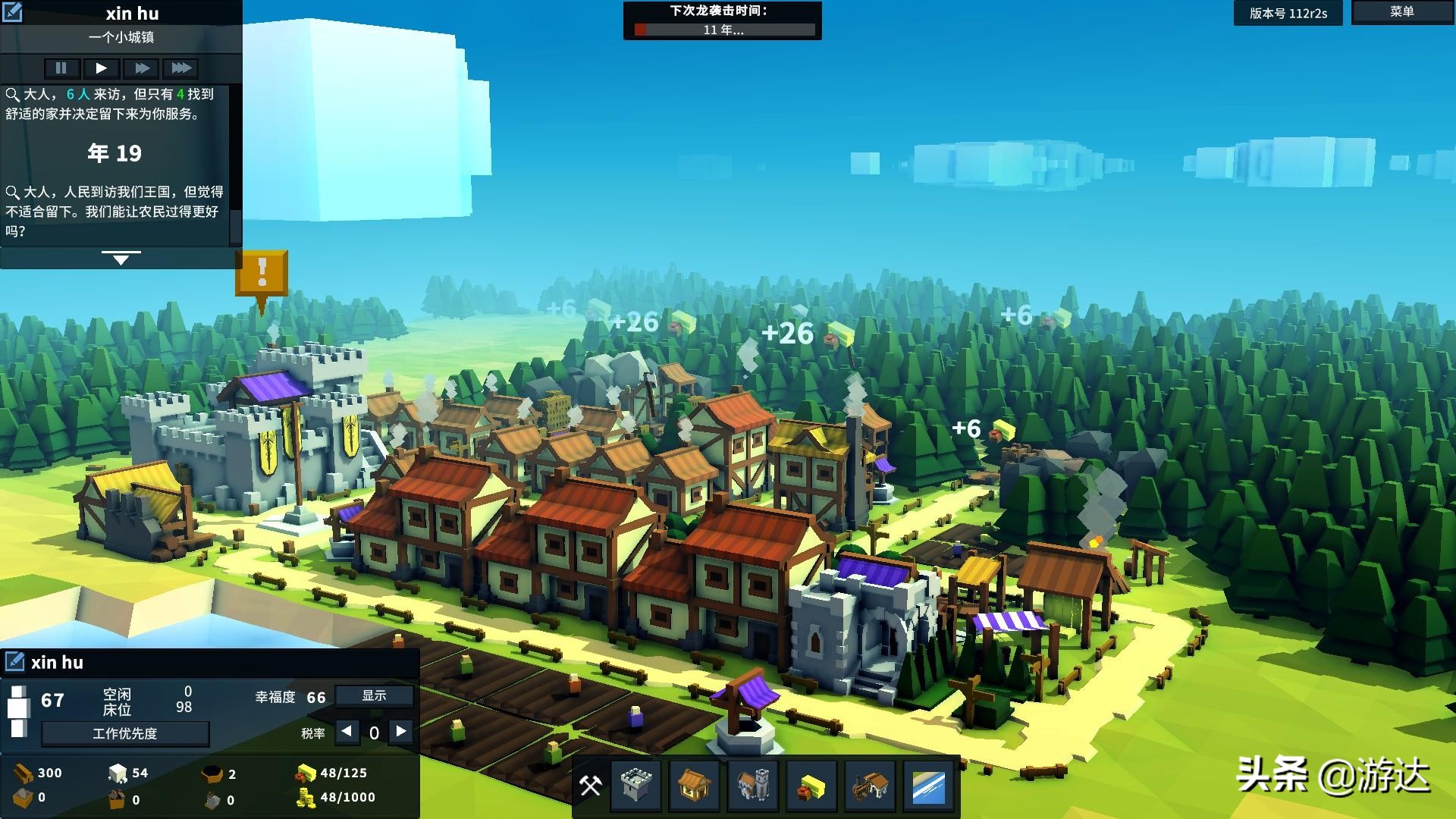The height and width of the screenshot is (819, 1456).
Task: Expand the event log with down arrow
Action: pos(121,259)
